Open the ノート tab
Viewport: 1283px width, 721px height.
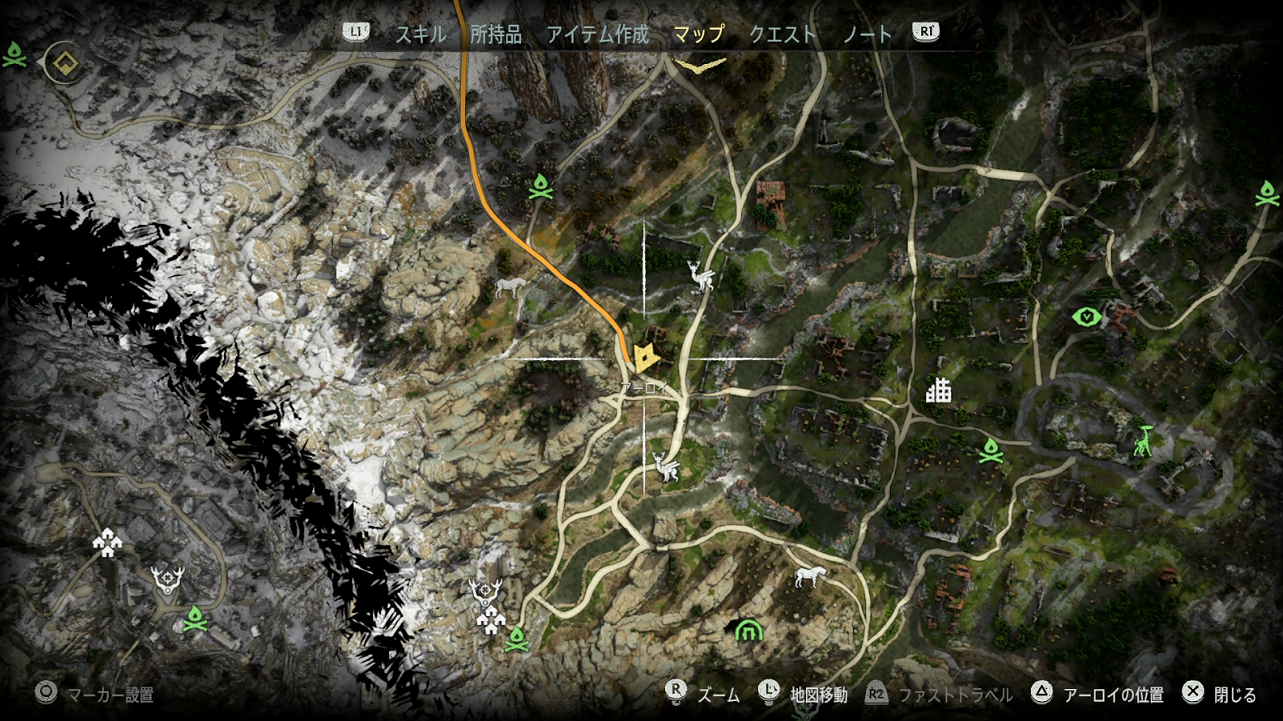(867, 34)
